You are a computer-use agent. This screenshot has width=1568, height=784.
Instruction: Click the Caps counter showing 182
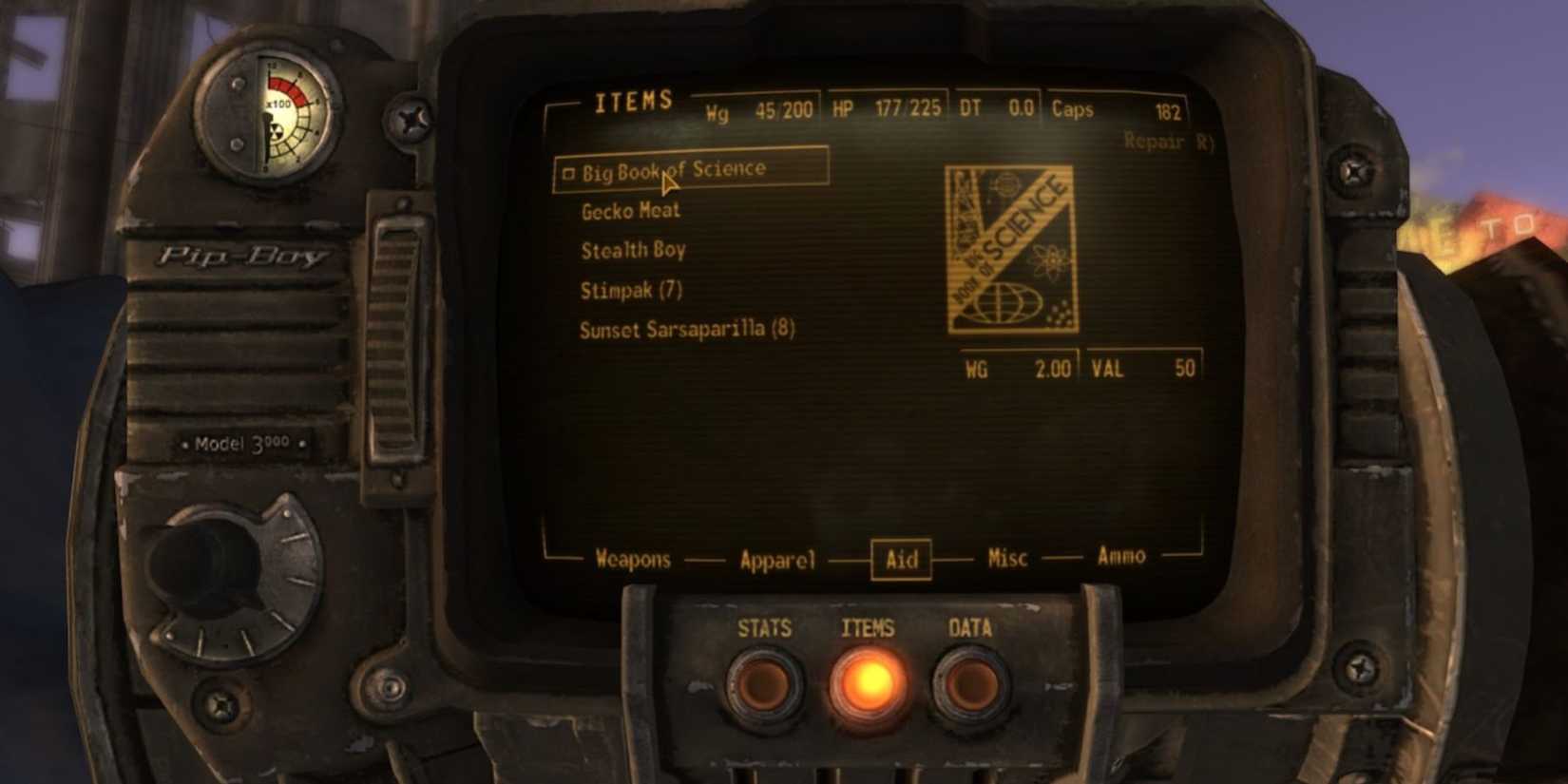(x=1121, y=107)
